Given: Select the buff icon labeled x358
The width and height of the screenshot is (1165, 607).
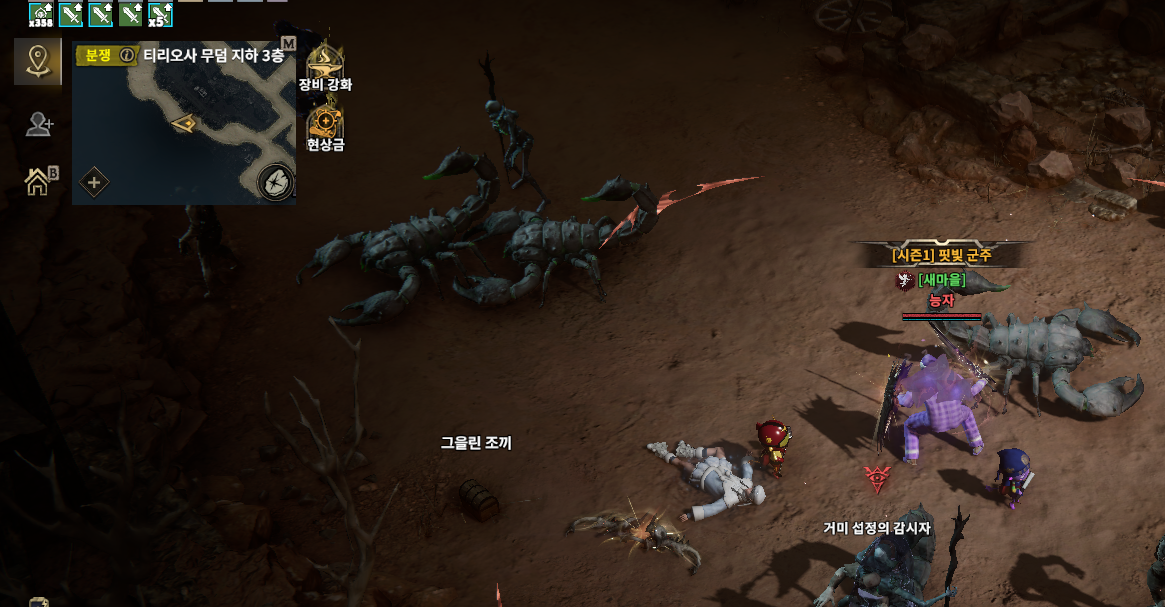Looking at the screenshot, I should (41, 13).
